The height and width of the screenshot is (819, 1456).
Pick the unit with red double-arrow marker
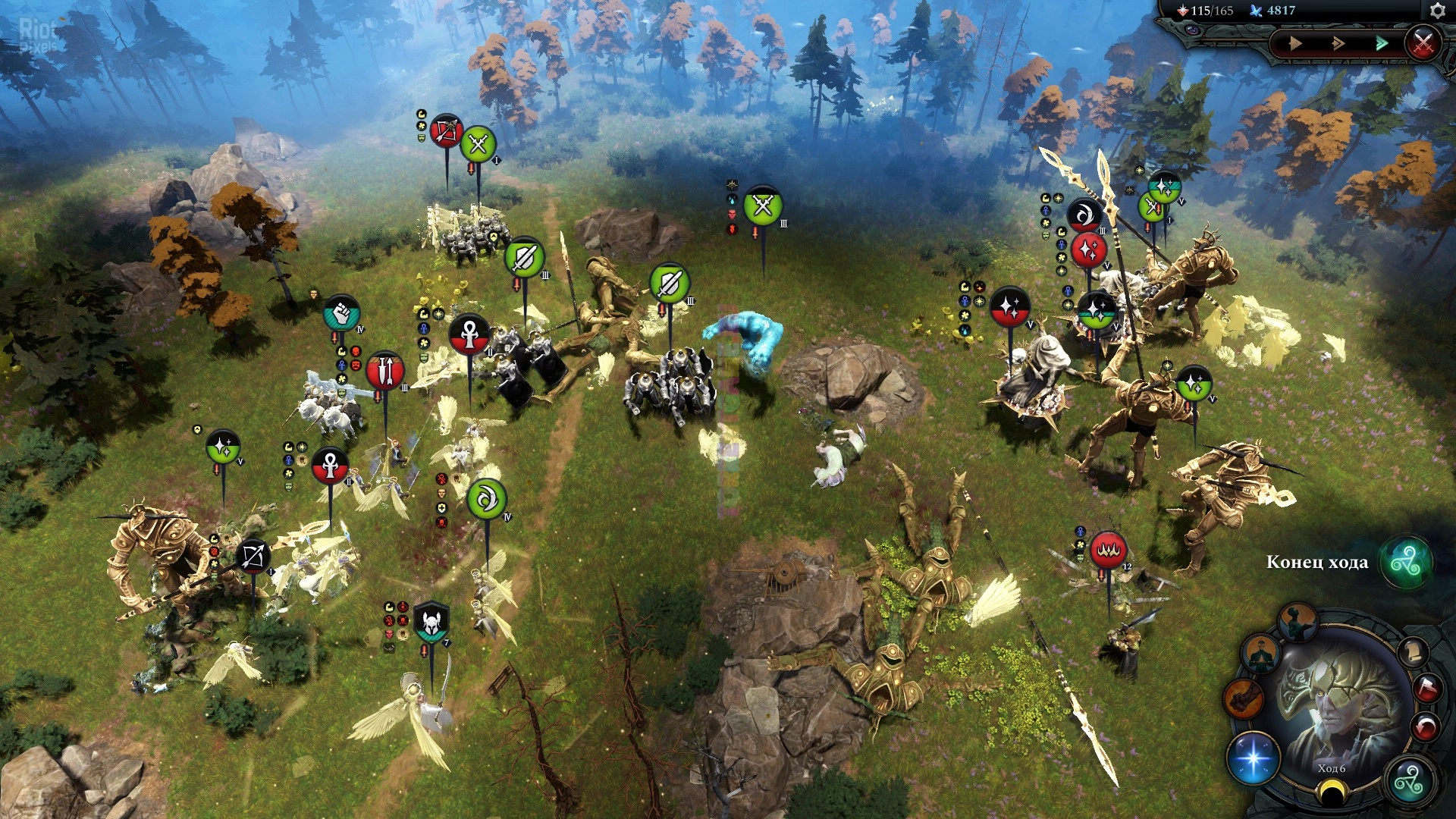click(x=385, y=371)
